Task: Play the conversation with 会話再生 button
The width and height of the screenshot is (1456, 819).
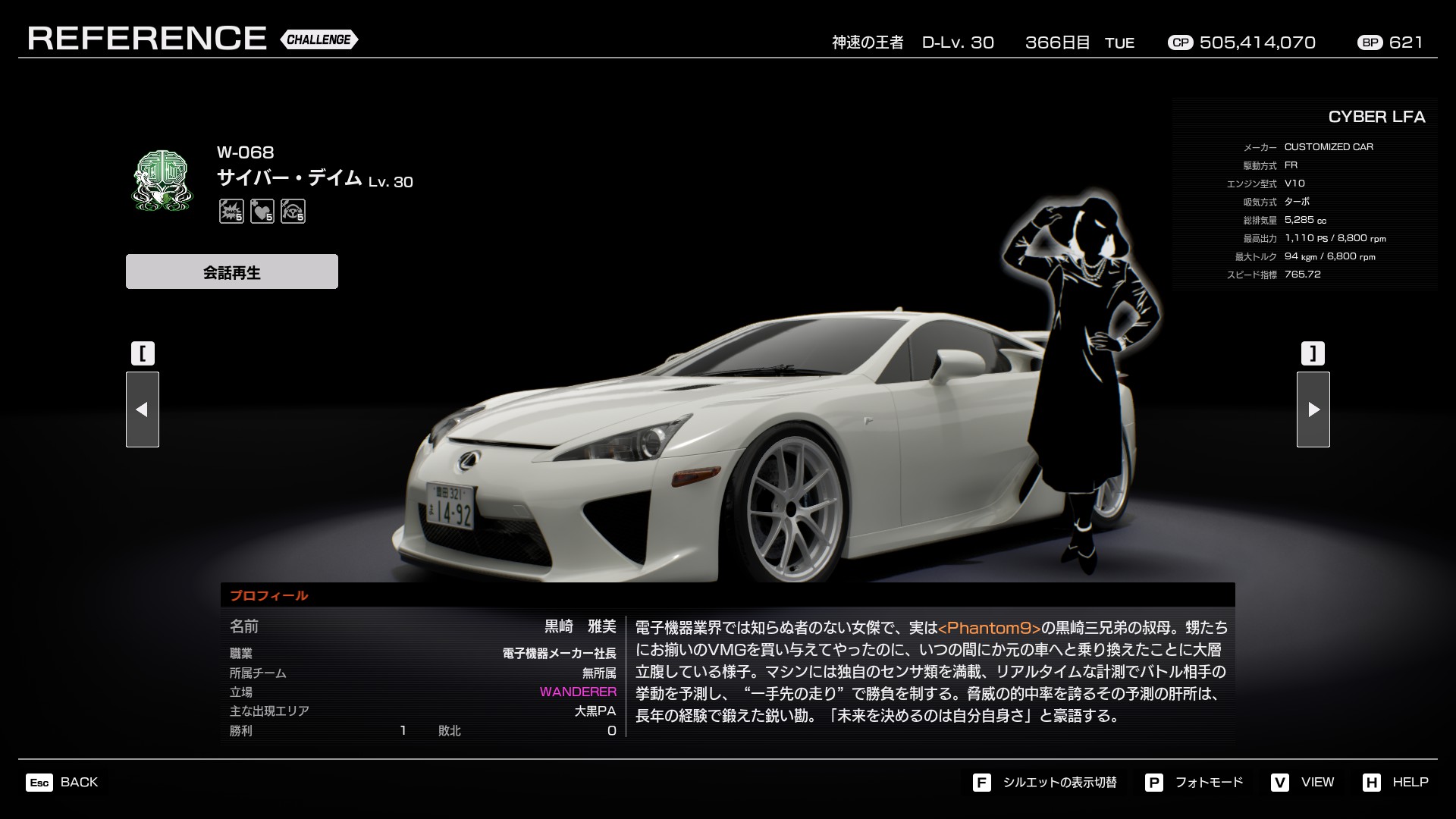Action: [x=231, y=271]
